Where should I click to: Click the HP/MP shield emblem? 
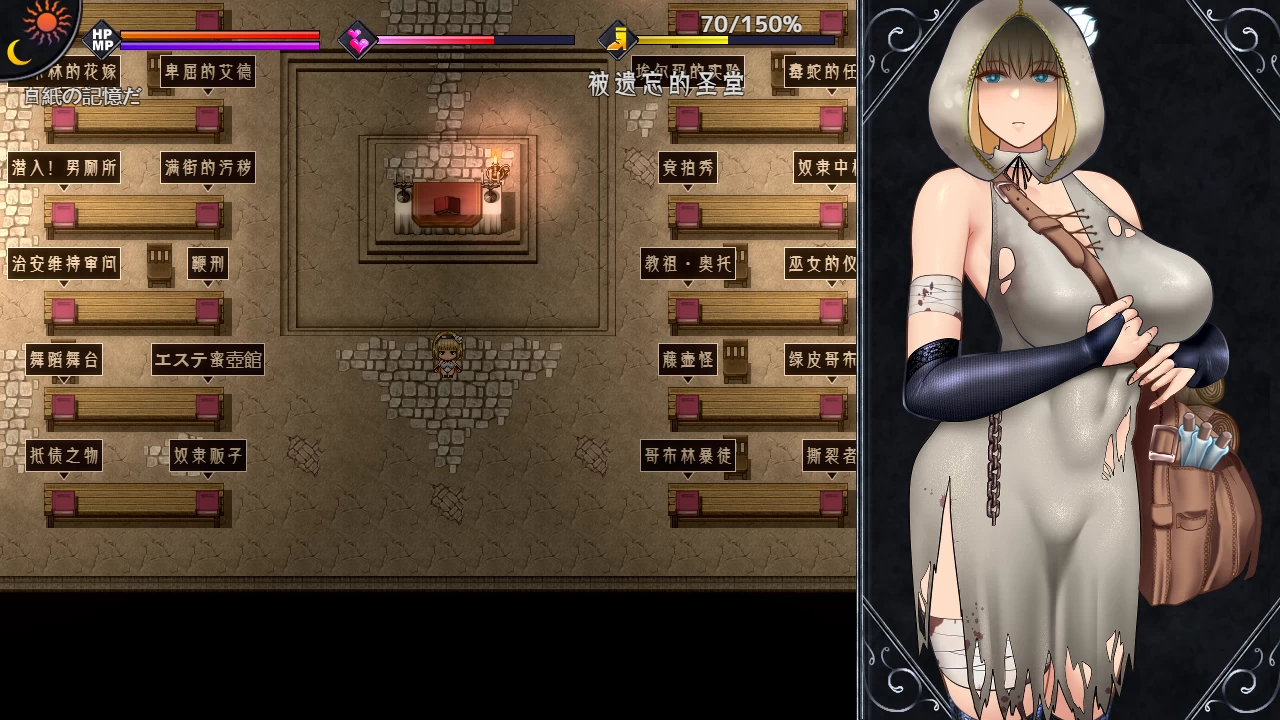point(103,37)
